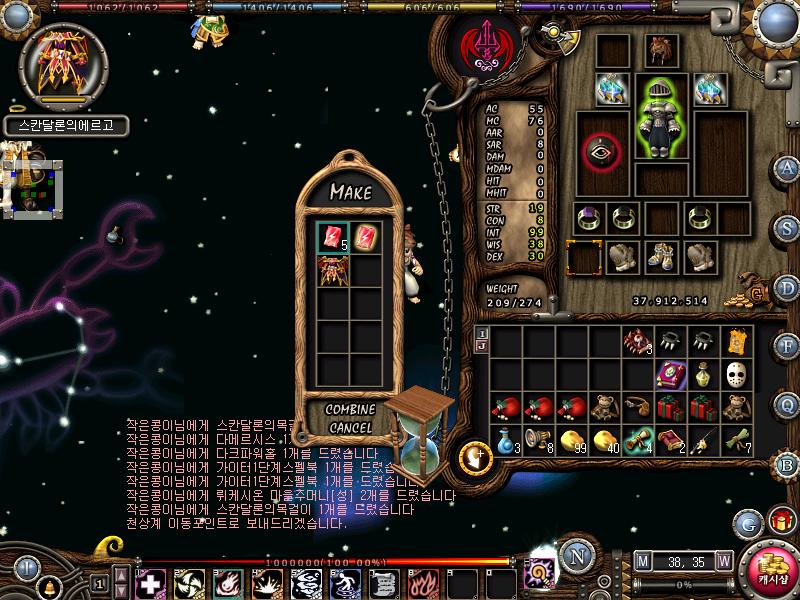Select the boots equipment slot
The image size is (800, 600).
pyautogui.click(x=660, y=257)
